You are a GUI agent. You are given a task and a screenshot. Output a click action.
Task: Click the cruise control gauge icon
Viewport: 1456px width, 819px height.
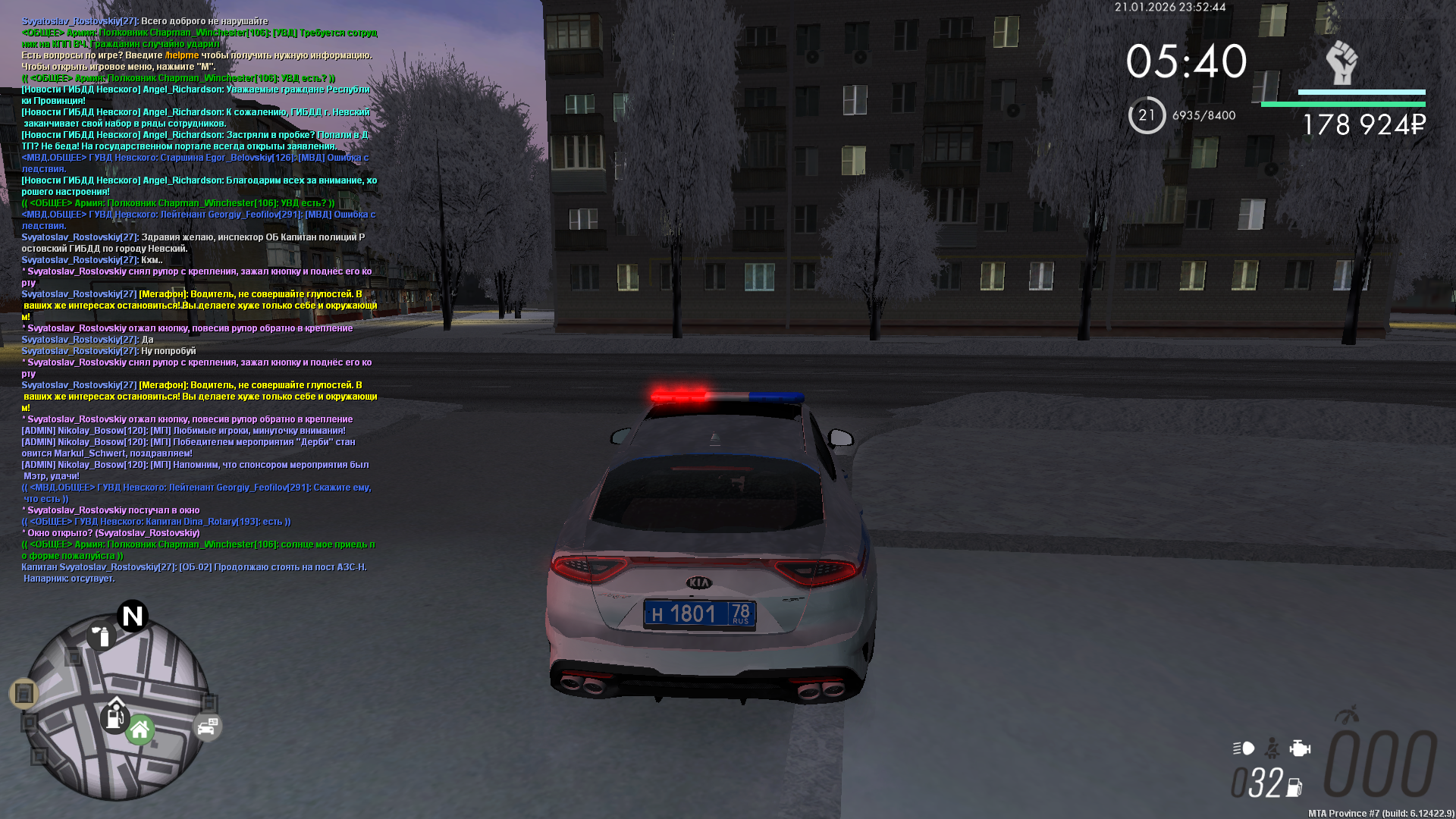tap(1348, 714)
